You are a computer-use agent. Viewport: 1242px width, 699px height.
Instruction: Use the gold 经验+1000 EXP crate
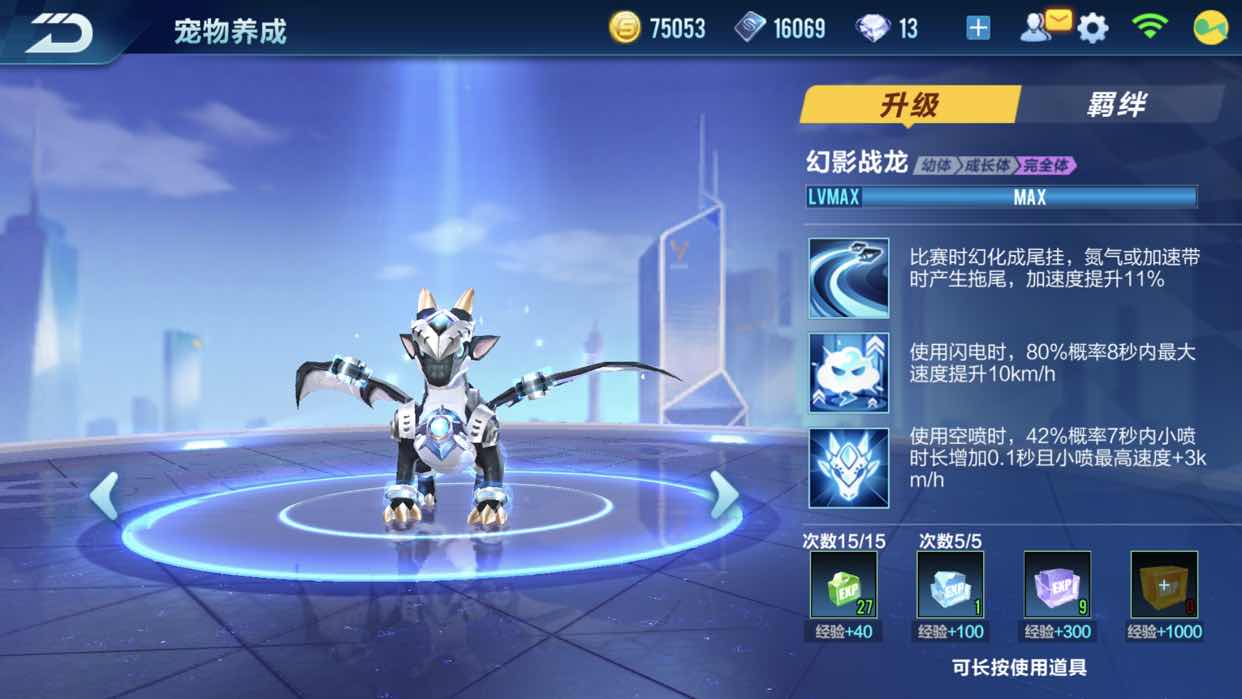1164,585
